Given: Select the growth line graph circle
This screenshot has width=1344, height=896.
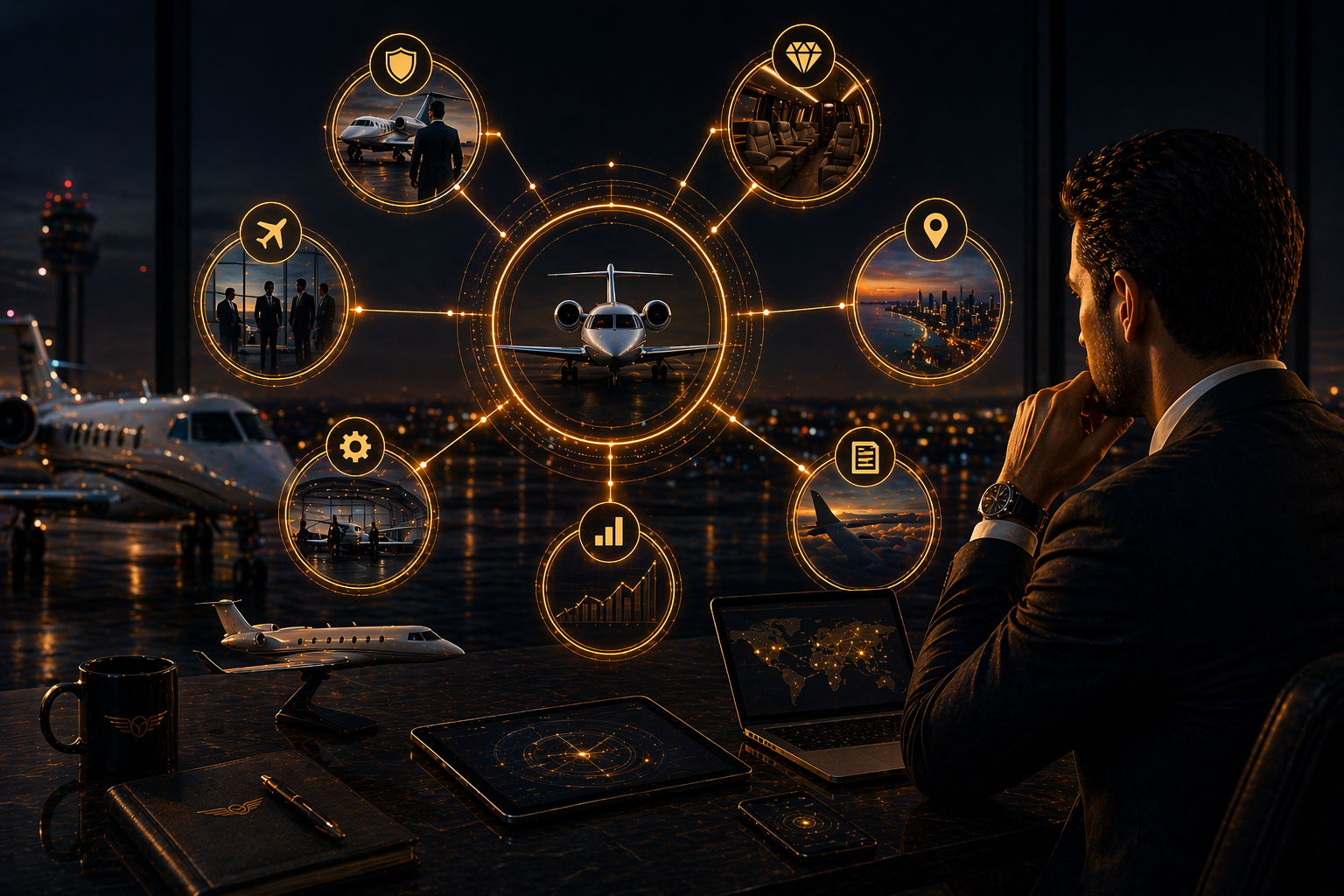Looking at the screenshot, I should point(608,595).
